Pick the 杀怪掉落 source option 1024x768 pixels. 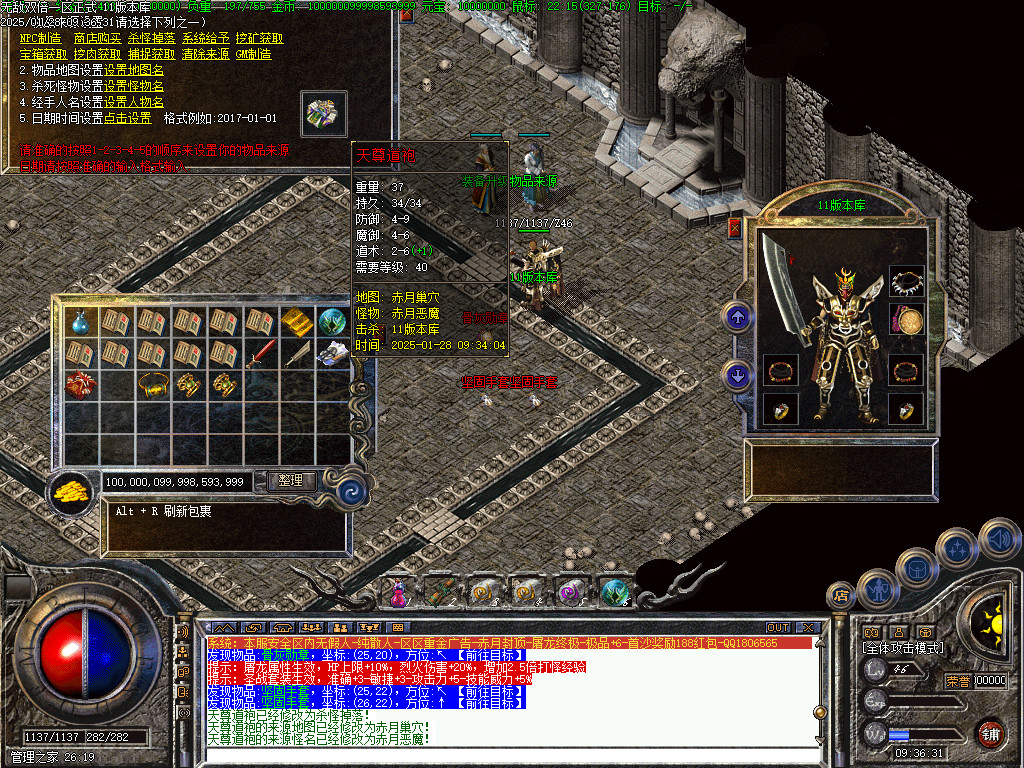tap(150, 39)
